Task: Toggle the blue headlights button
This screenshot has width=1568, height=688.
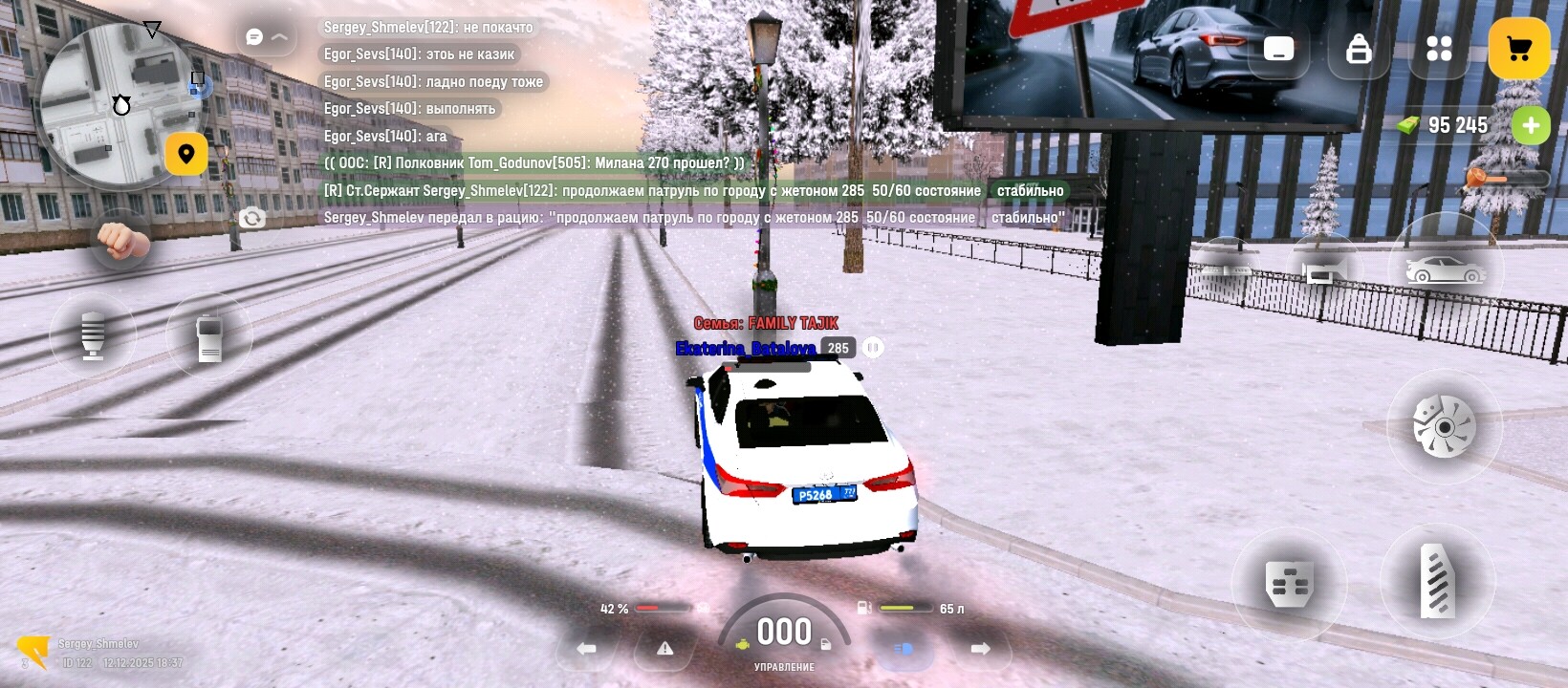Action: pos(904,649)
